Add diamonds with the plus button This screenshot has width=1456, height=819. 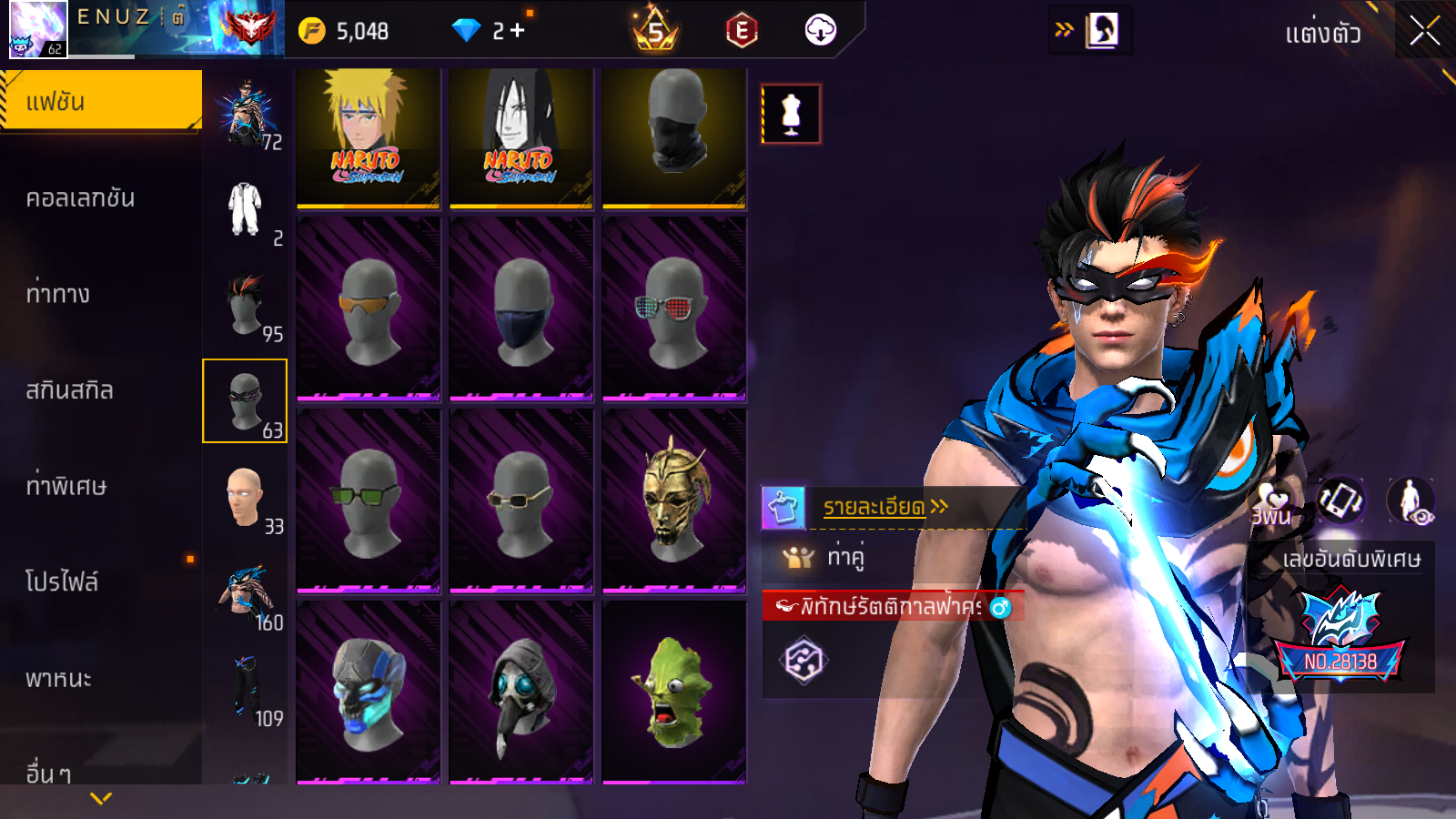tap(517, 31)
